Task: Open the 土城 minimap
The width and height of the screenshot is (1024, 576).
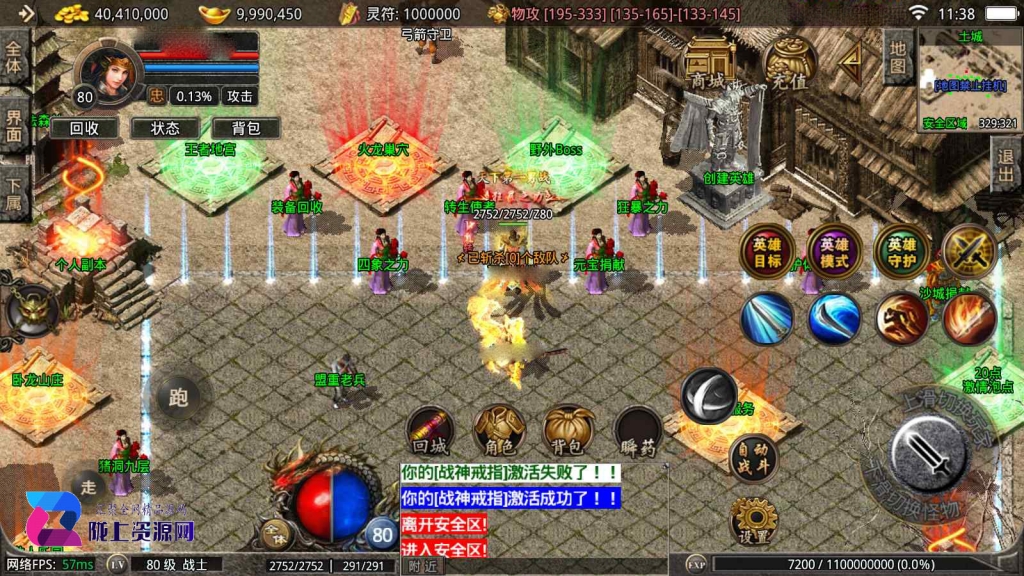Action: [x=969, y=80]
